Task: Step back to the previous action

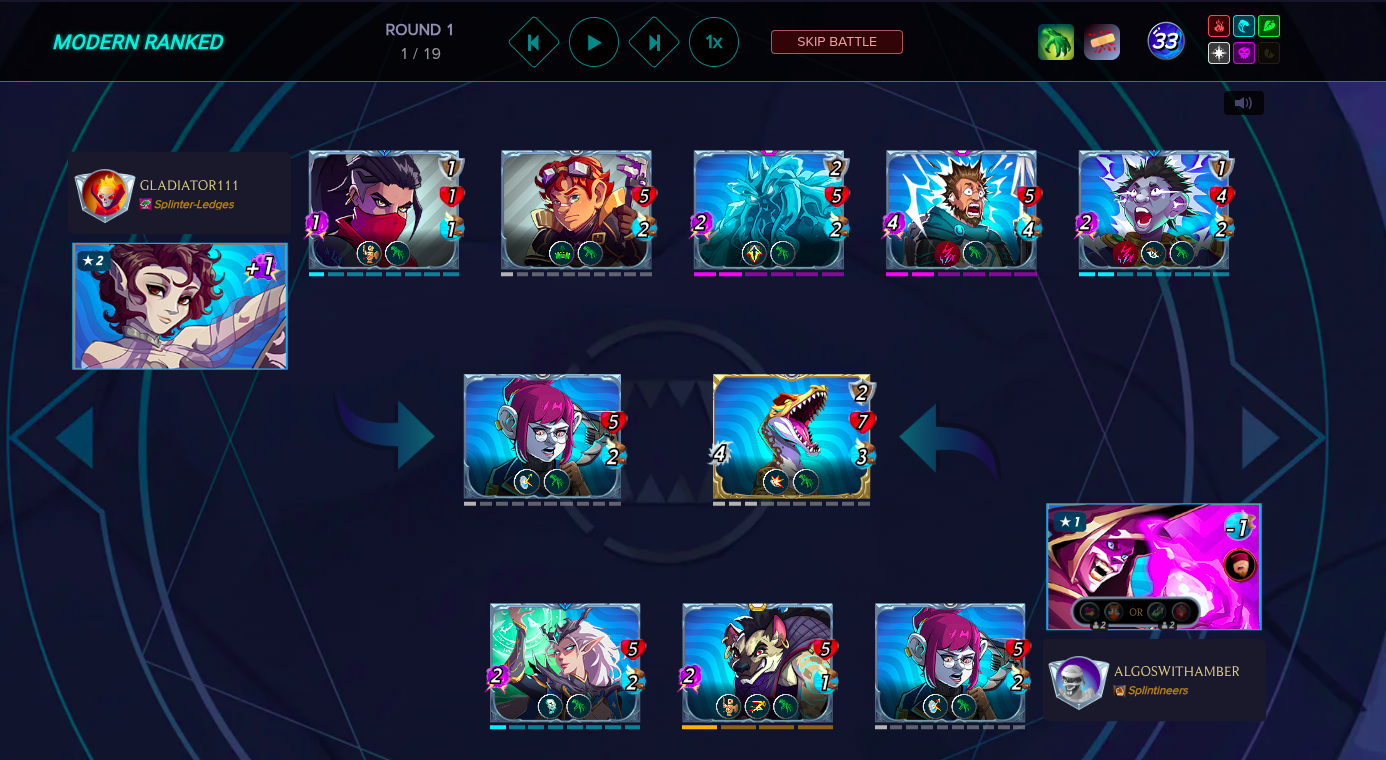Action: 534,43
